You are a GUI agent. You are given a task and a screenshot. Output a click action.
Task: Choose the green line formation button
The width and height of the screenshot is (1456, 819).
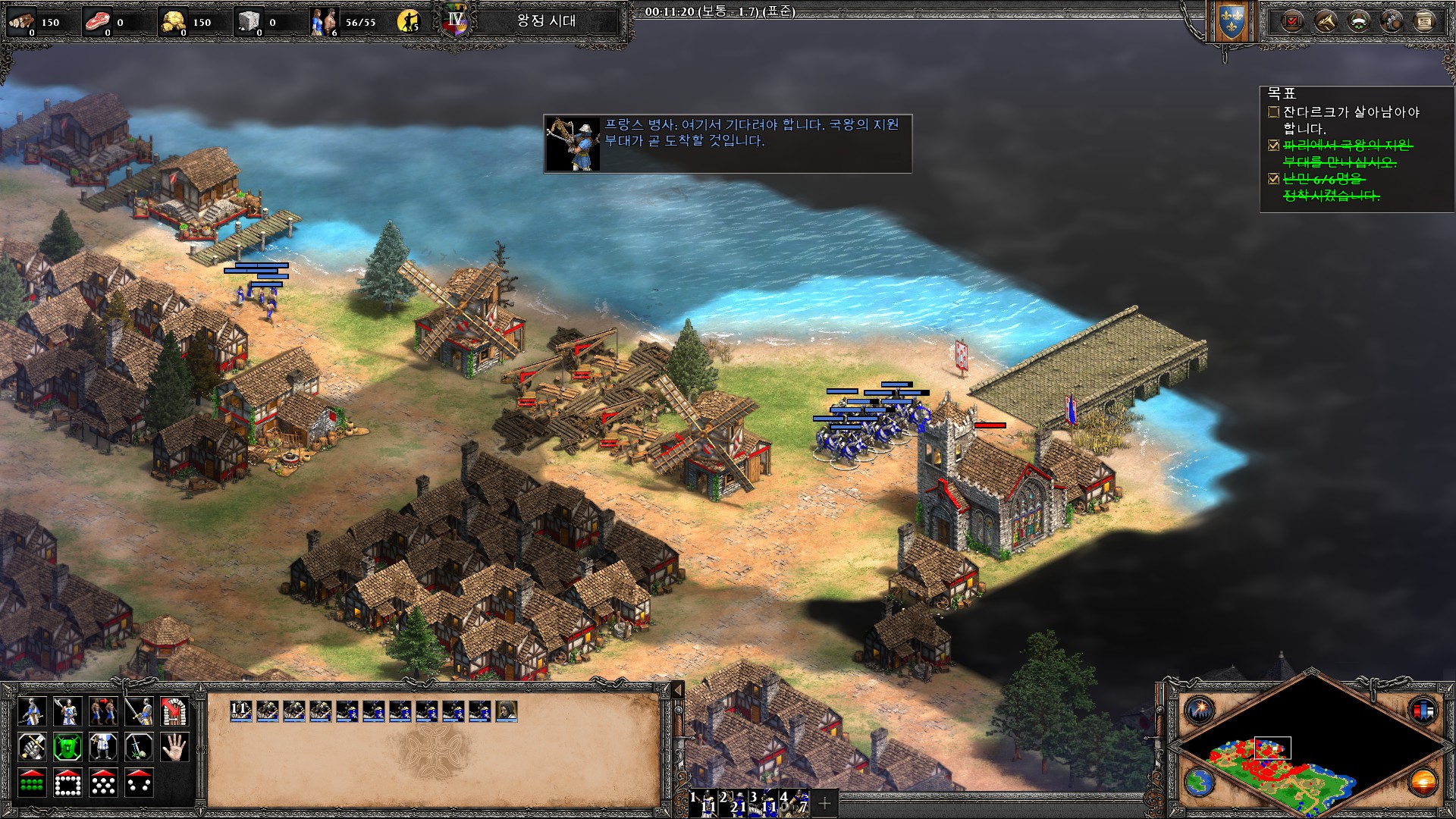[x=32, y=783]
